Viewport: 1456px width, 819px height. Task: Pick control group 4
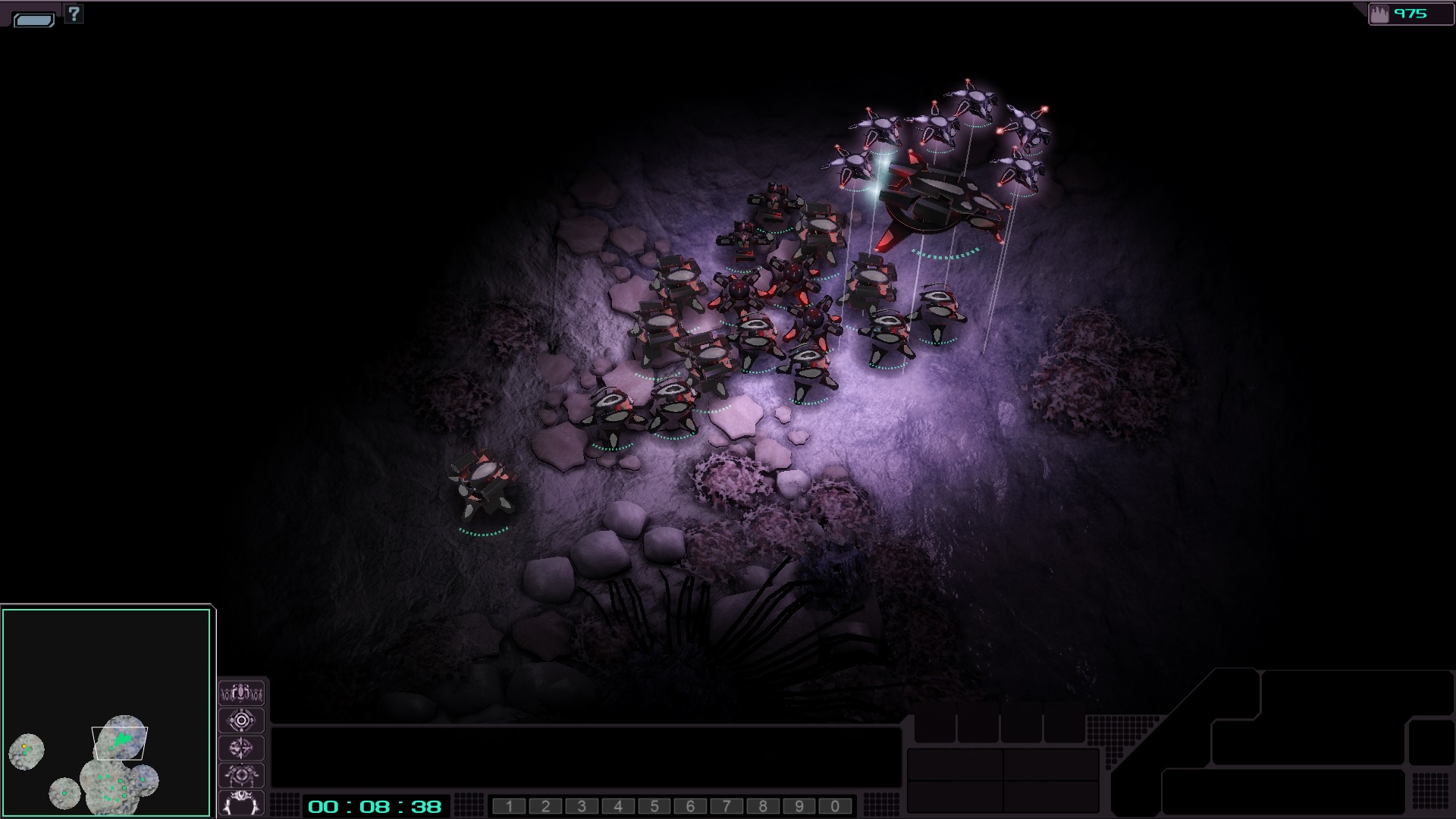(x=618, y=806)
